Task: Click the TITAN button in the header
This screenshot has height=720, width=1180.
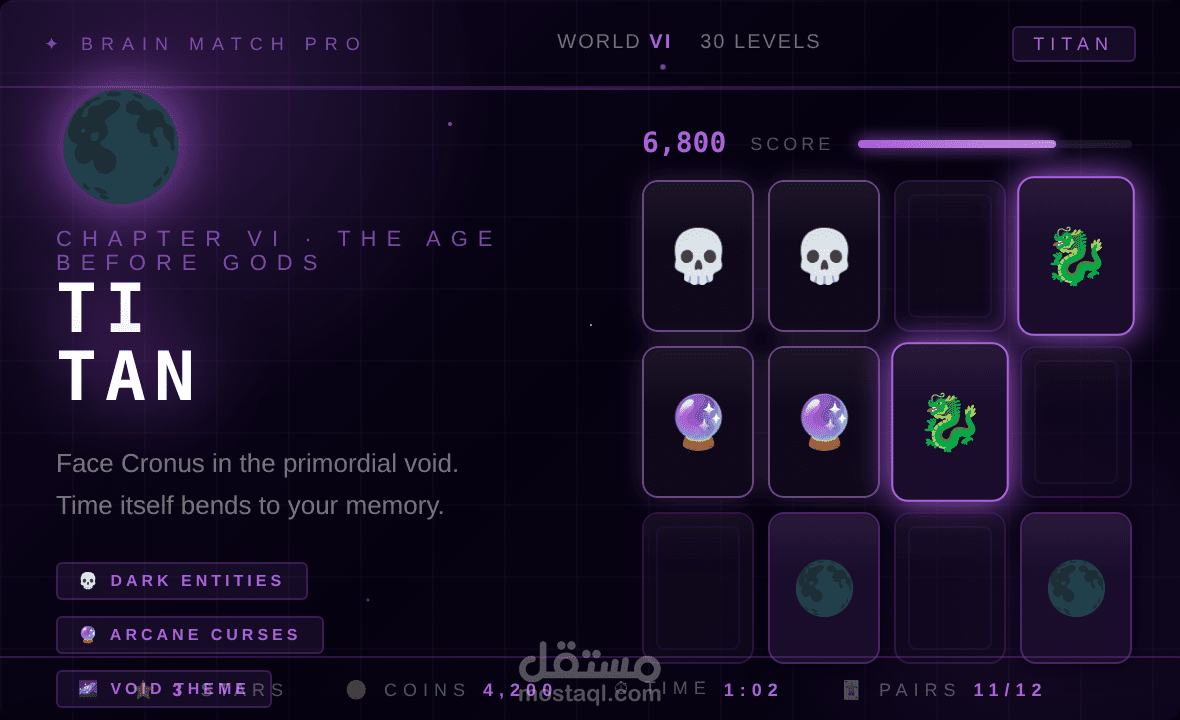Action: coord(1073,44)
